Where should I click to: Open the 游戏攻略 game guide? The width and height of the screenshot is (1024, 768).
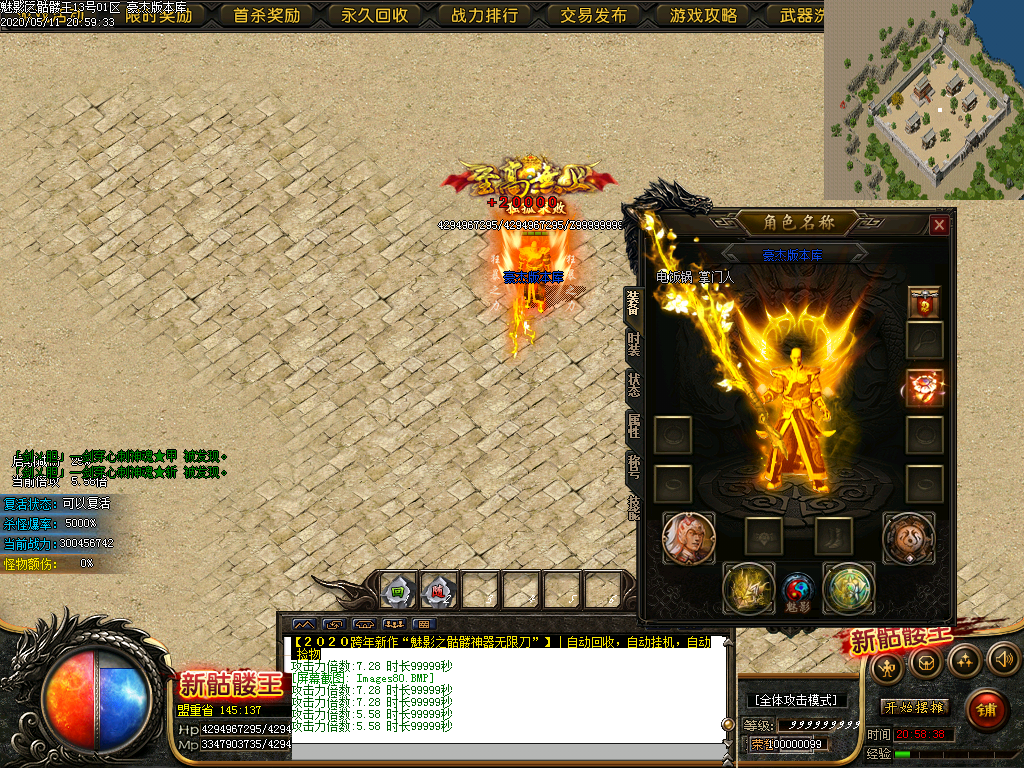click(704, 15)
